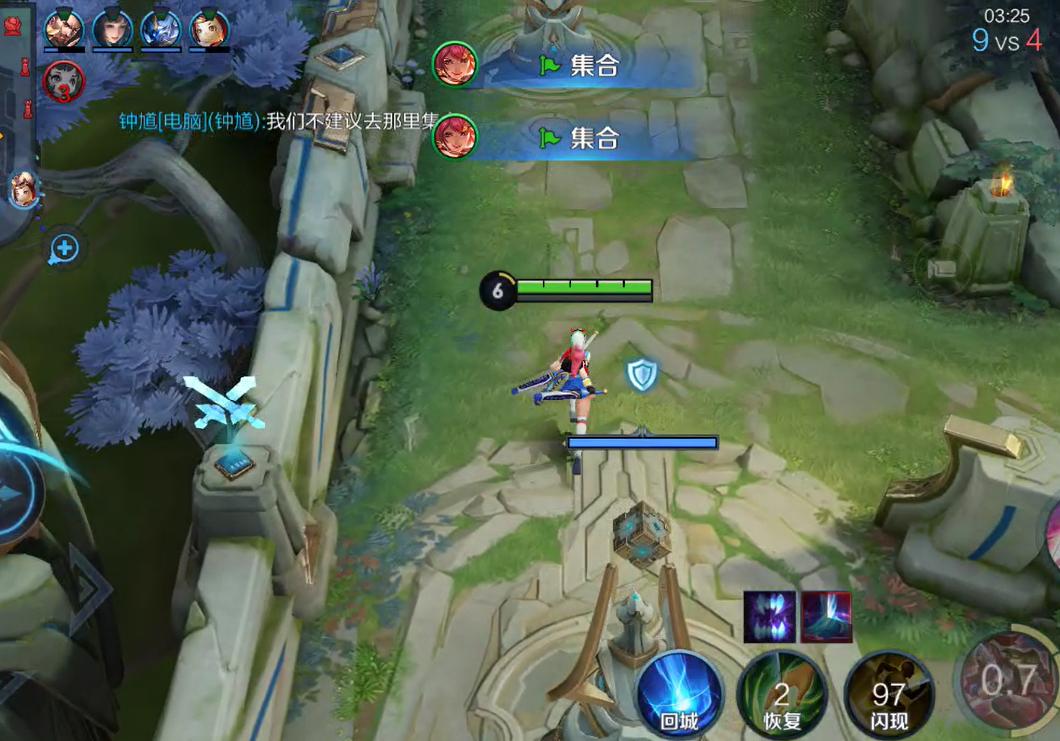Select the dark-haired woman teammate portrait
The image size is (1060, 741).
(x=112, y=28)
